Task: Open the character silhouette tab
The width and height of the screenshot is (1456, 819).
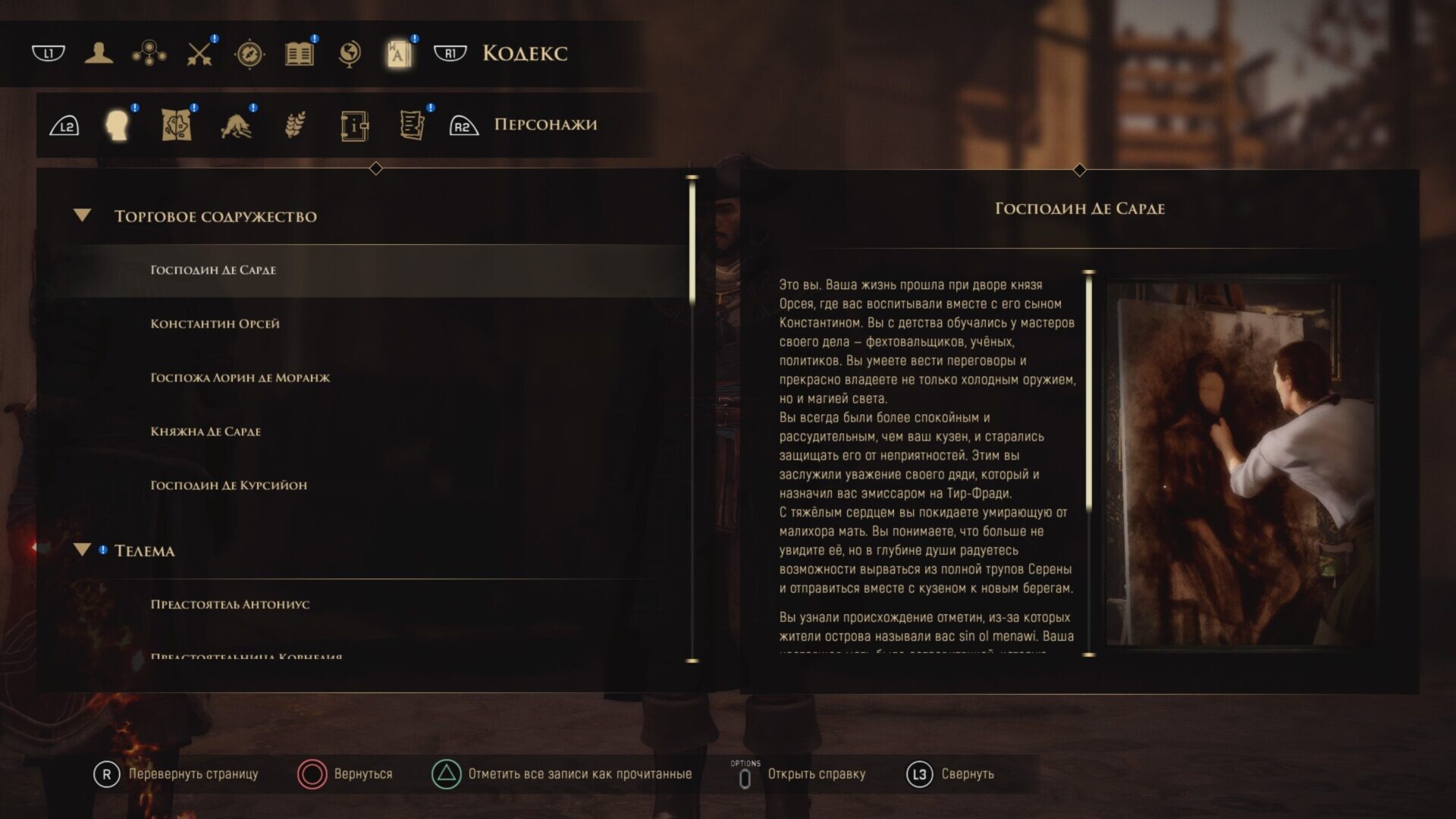Action: point(99,53)
